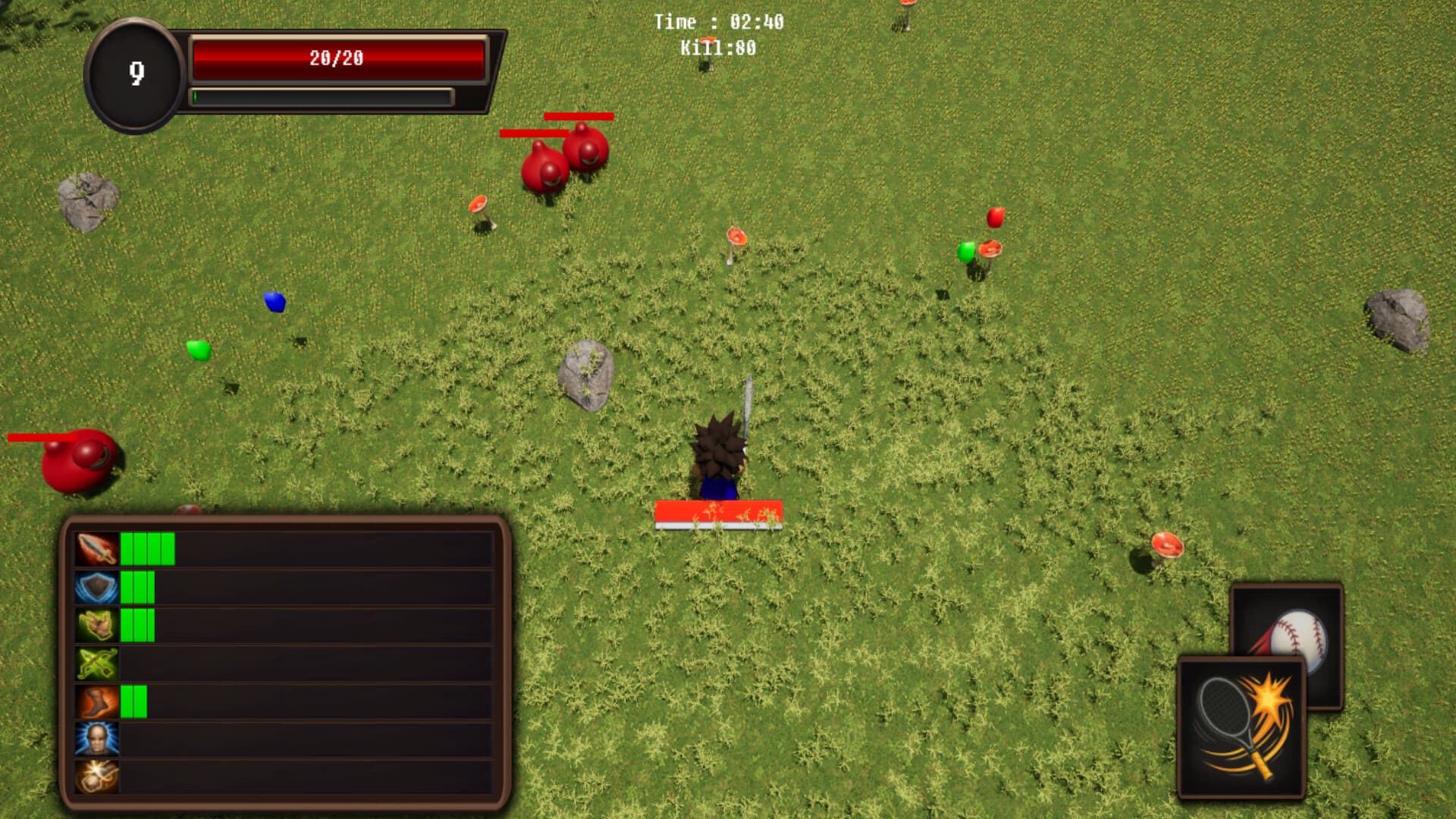1456x819 pixels.
Task: Toggle the sword skill's first green level segment
Action: pos(128,547)
